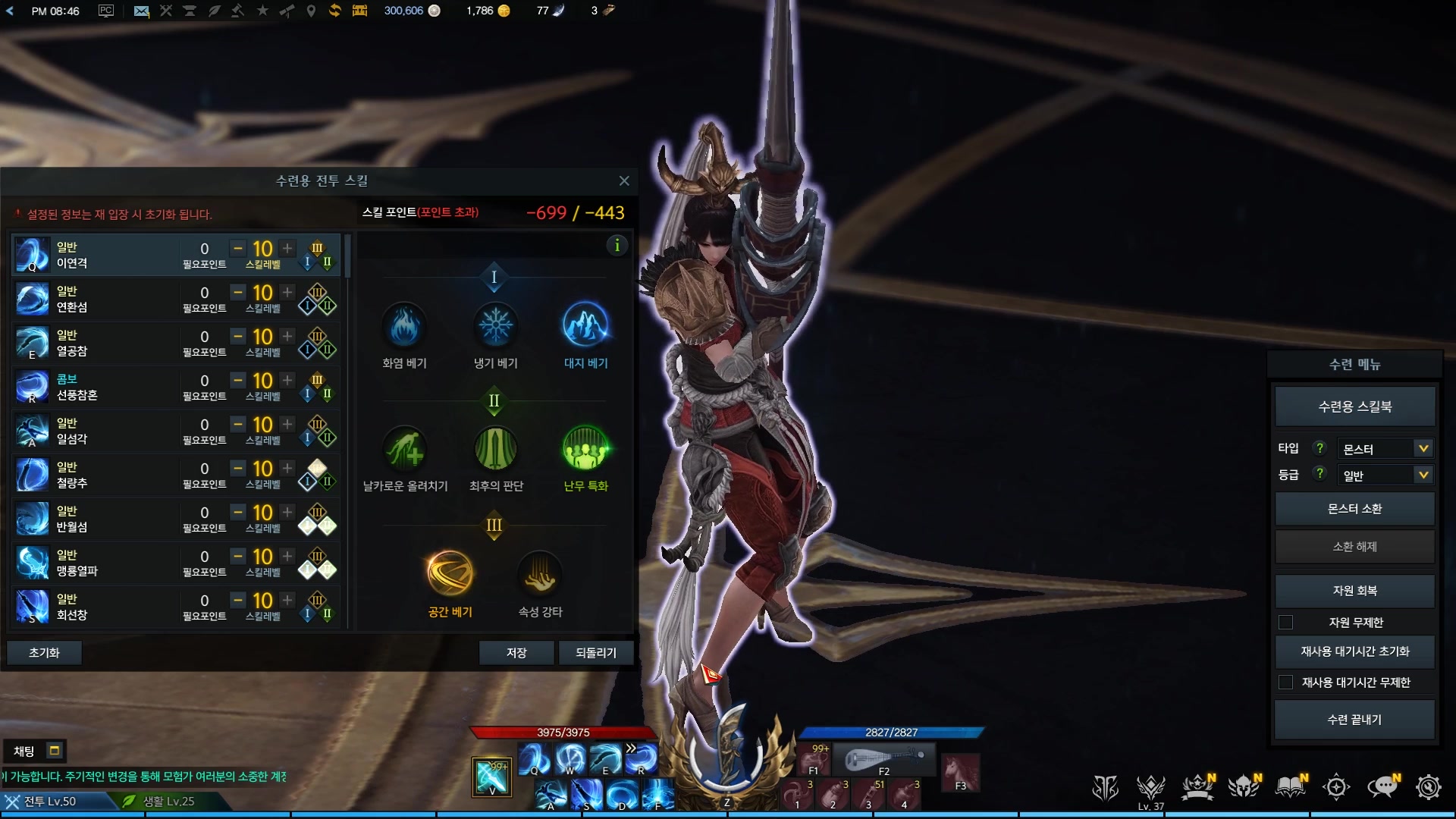Open the 타입 dropdown showing 몬스터
This screenshot has height=819, width=1456.
click(x=1384, y=449)
